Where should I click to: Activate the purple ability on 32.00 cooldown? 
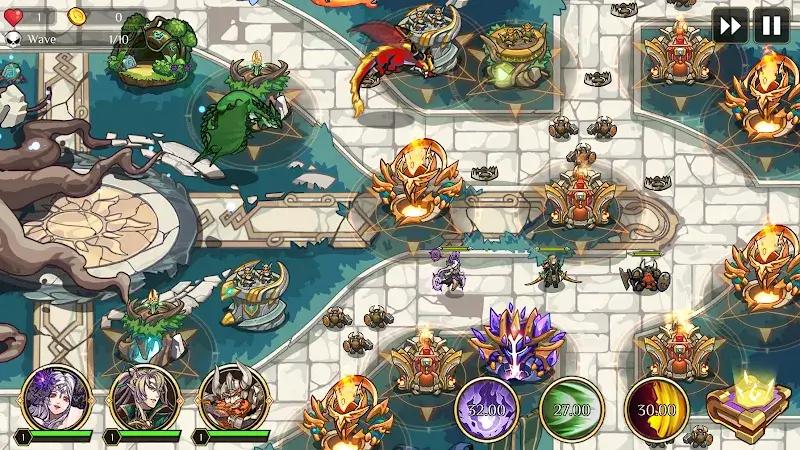[487, 408]
